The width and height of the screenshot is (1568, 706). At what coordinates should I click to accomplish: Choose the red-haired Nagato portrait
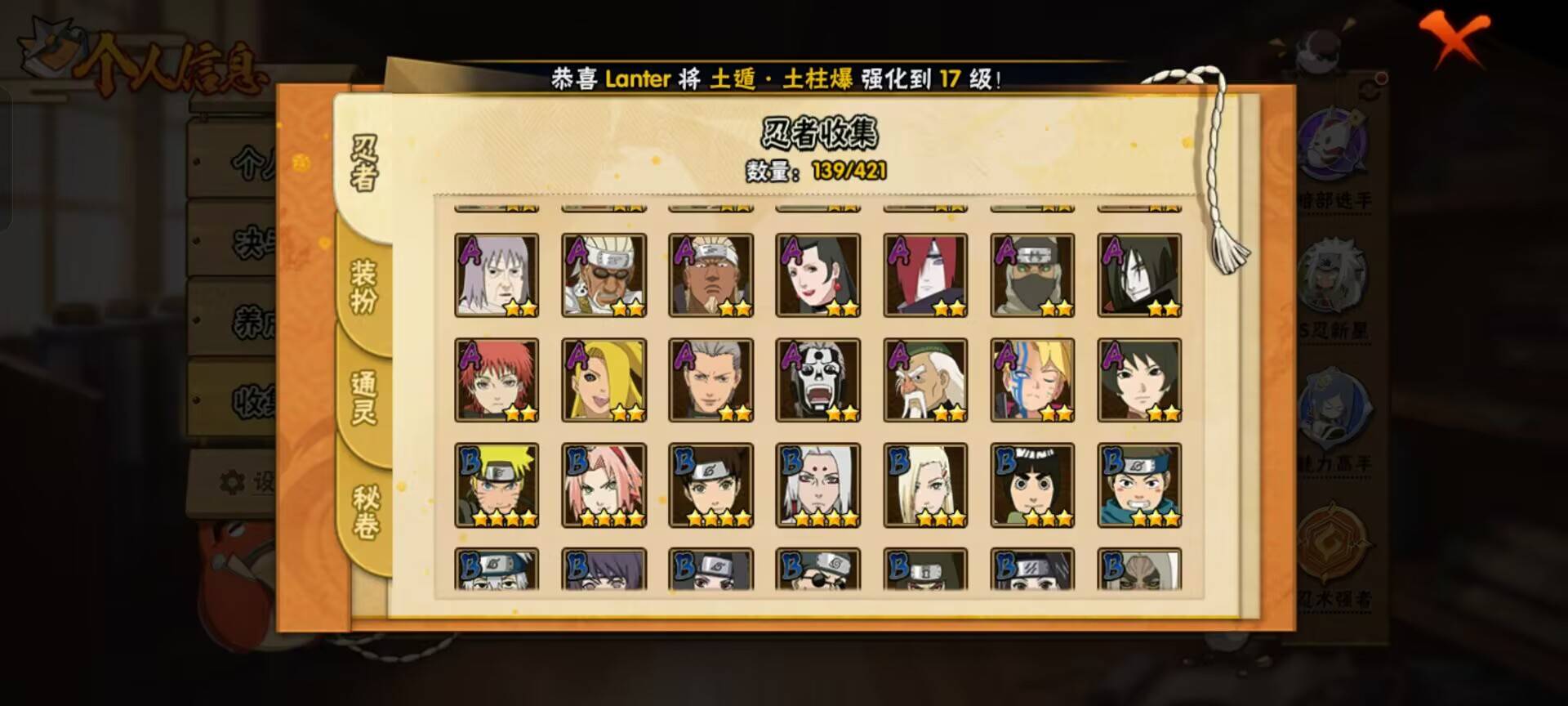[x=925, y=275]
